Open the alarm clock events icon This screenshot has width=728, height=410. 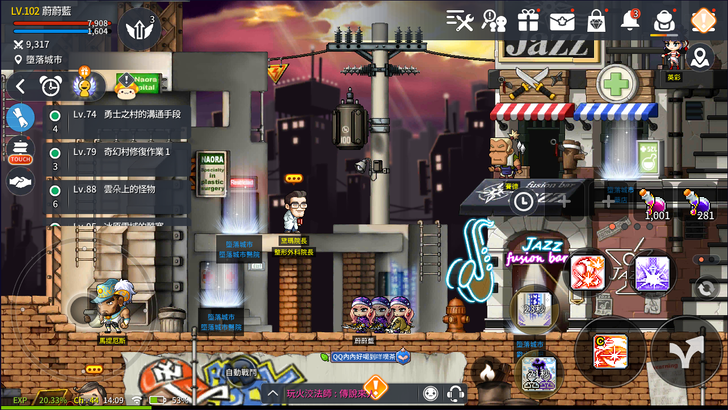pyautogui.click(x=50, y=87)
